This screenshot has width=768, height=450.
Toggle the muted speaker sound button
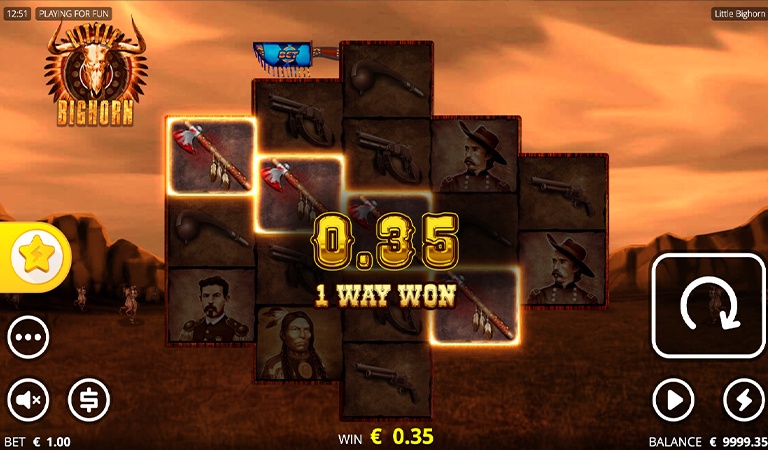(28, 400)
